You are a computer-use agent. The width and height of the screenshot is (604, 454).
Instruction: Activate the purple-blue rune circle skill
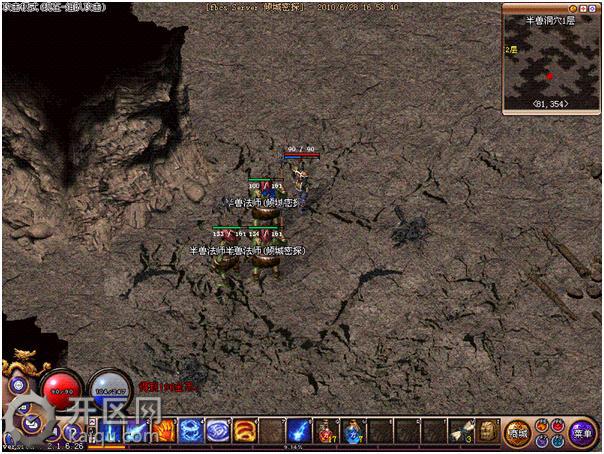point(218,432)
